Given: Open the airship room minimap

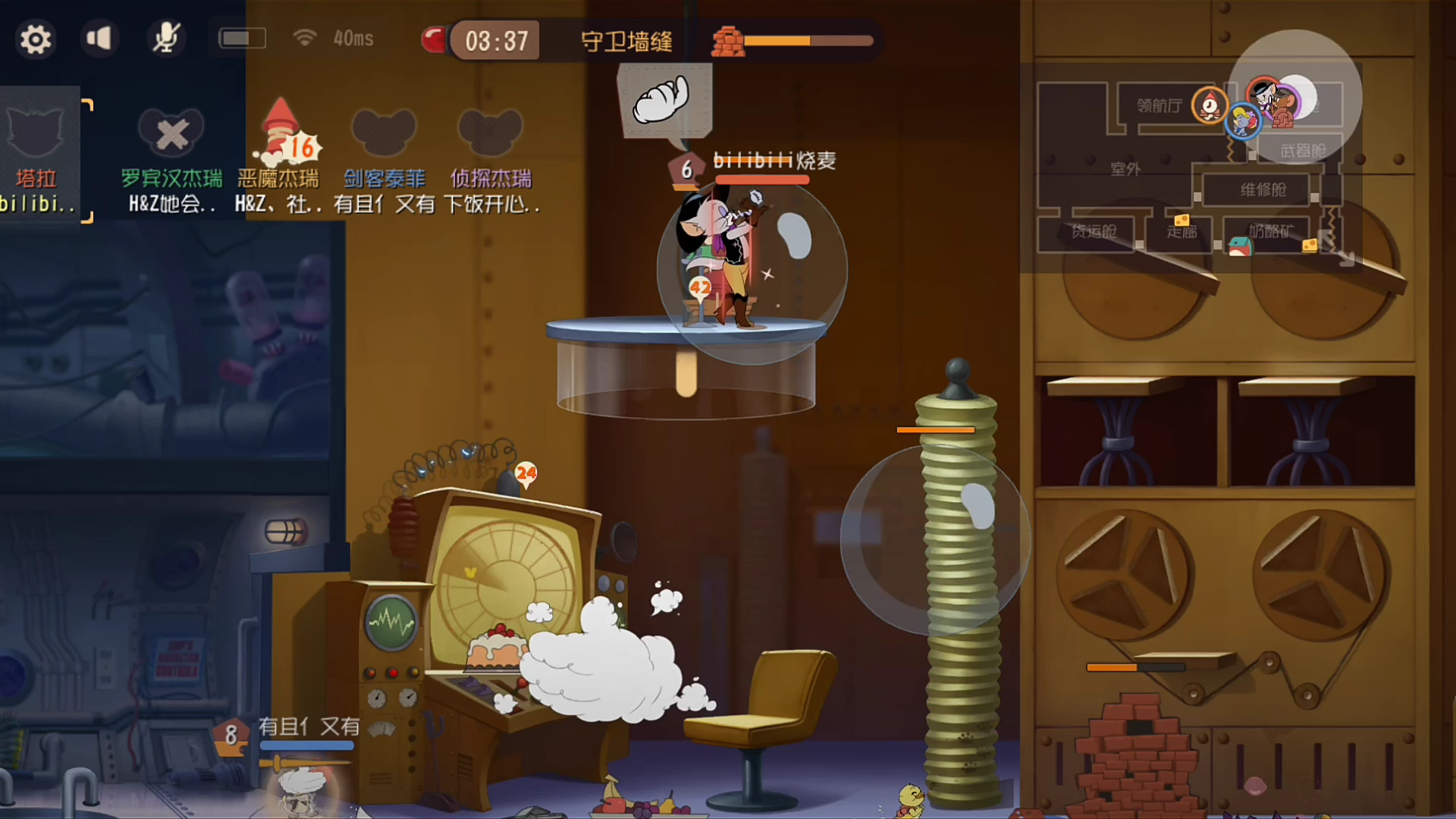Looking at the screenshot, I should pyautogui.click(x=1189, y=168).
